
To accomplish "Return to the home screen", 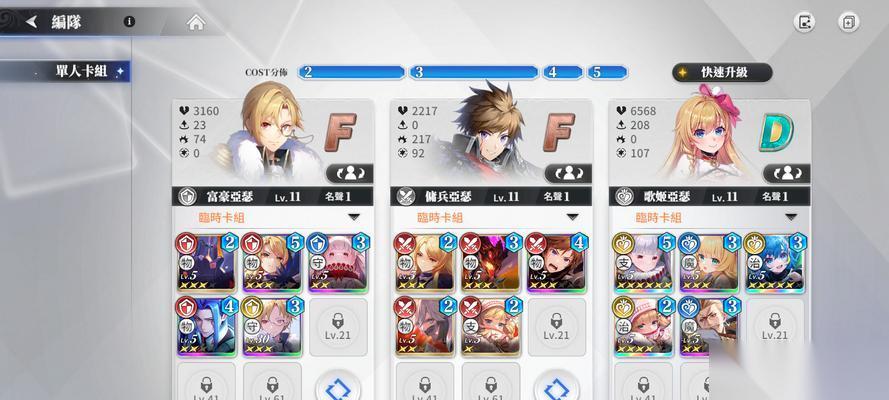I will (195, 22).
